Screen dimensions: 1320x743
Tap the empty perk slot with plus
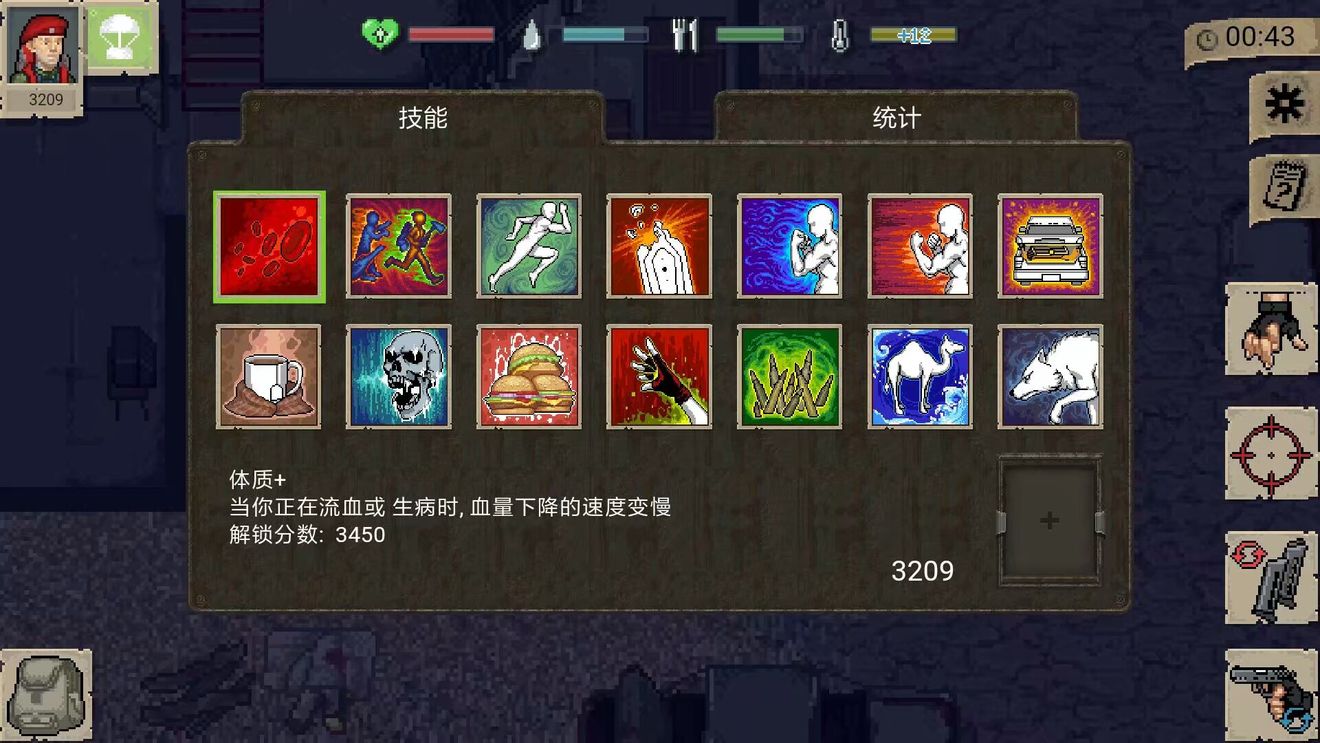click(1048, 518)
